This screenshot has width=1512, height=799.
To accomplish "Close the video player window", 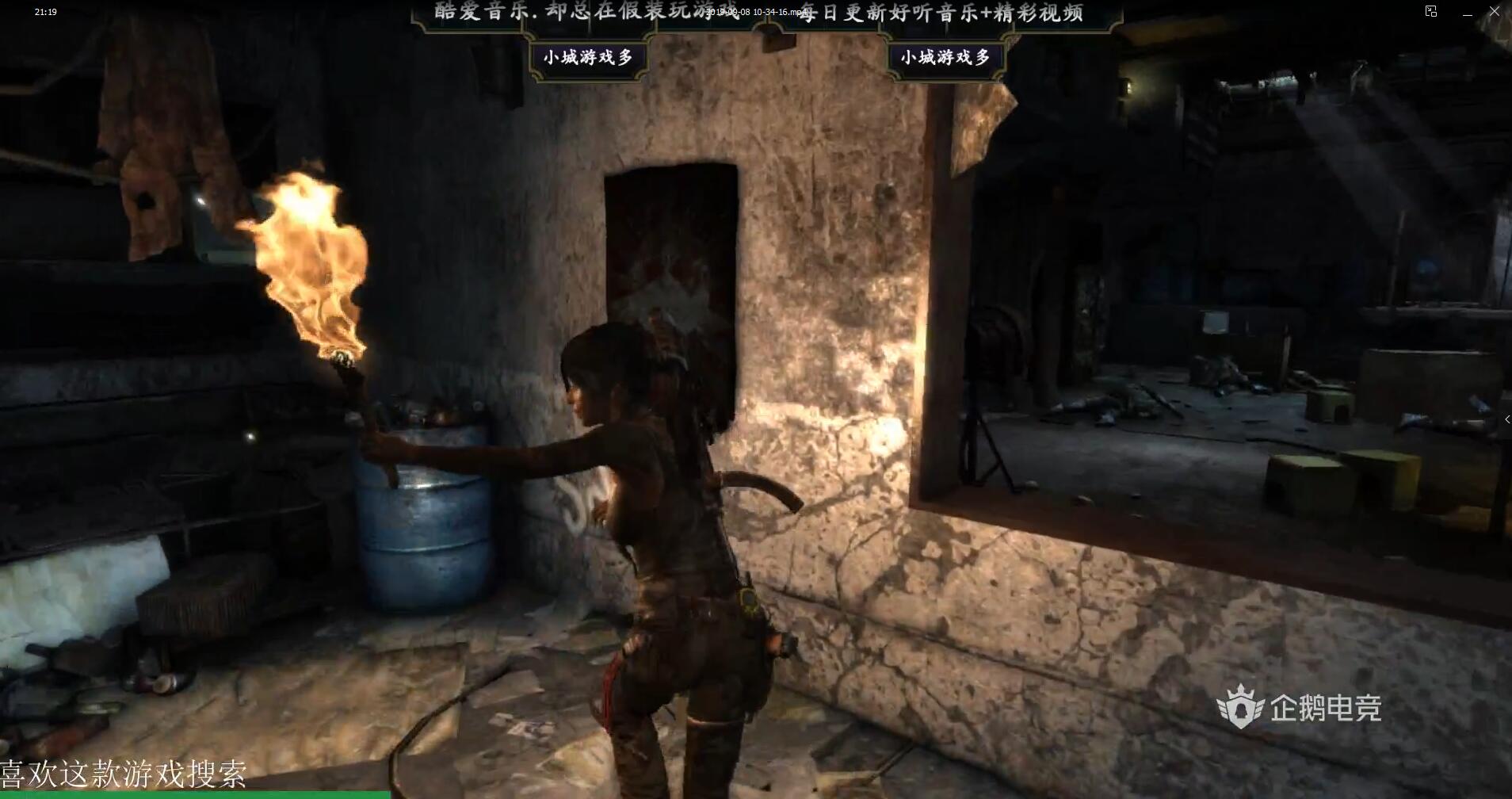I will coord(1495,12).
